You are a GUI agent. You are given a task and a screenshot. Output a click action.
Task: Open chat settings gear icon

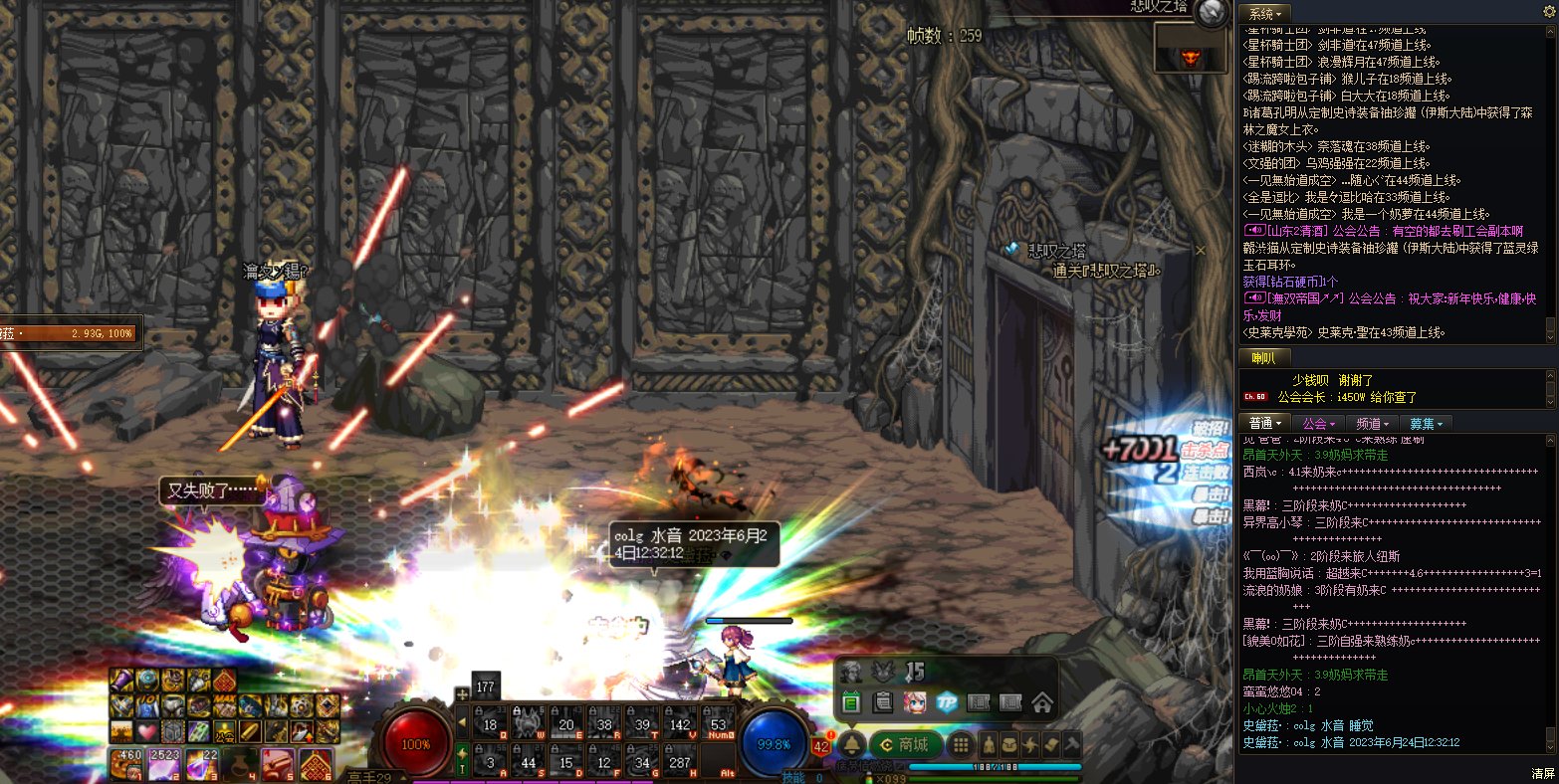coord(1548,12)
